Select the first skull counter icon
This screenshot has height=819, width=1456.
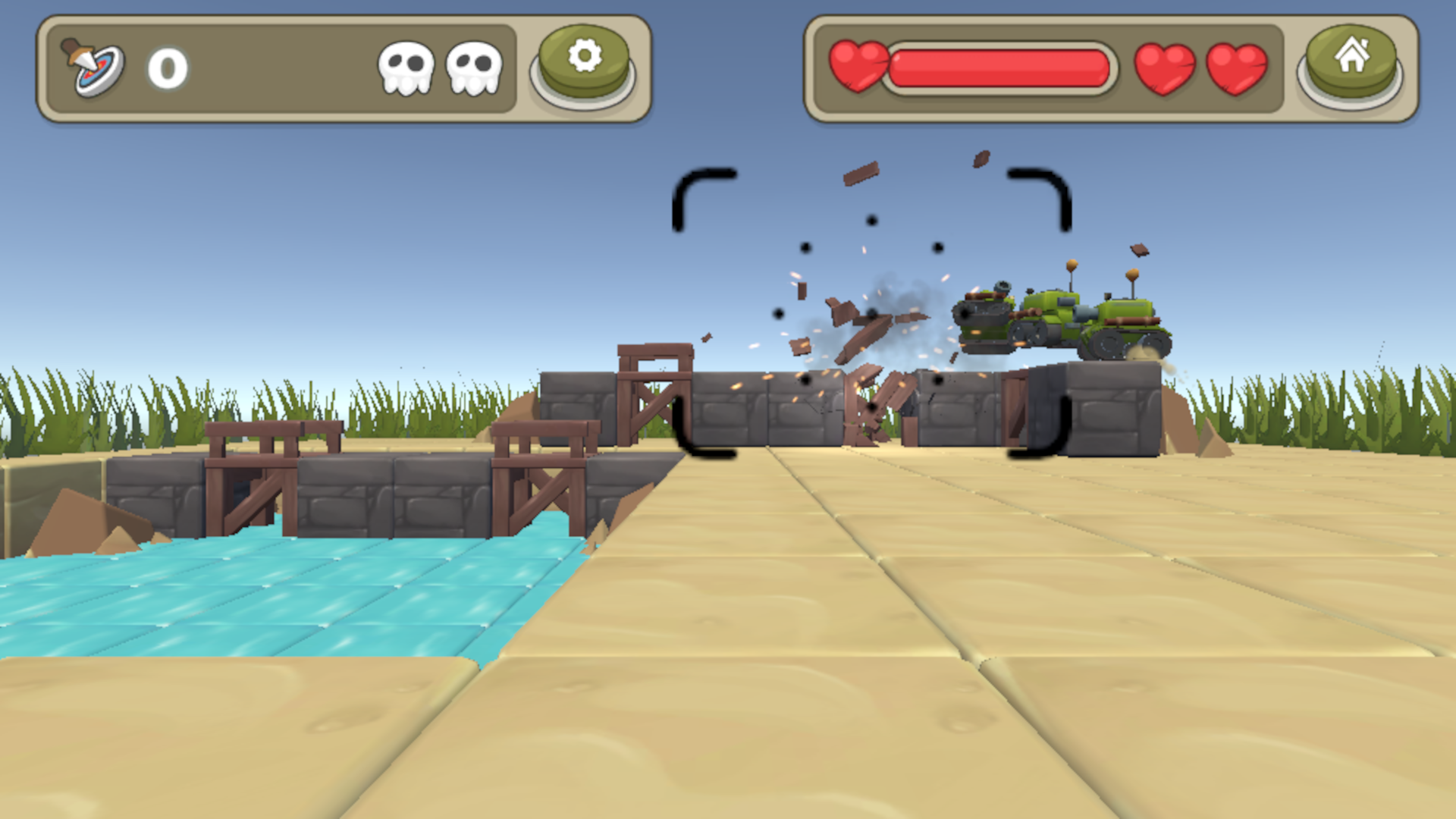(x=407, y=67)
